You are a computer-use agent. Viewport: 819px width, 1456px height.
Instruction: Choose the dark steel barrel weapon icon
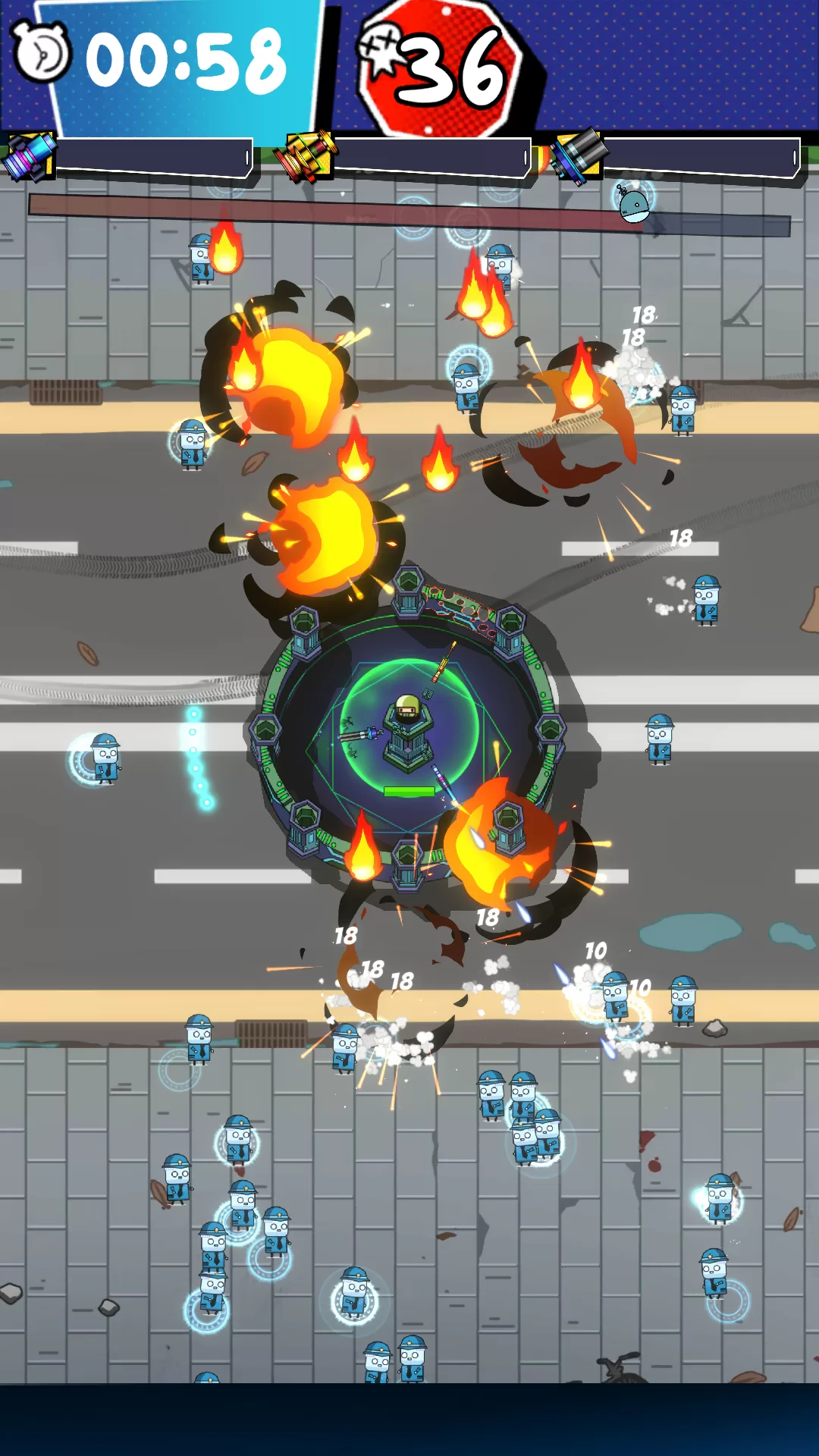tap(580, 155)
